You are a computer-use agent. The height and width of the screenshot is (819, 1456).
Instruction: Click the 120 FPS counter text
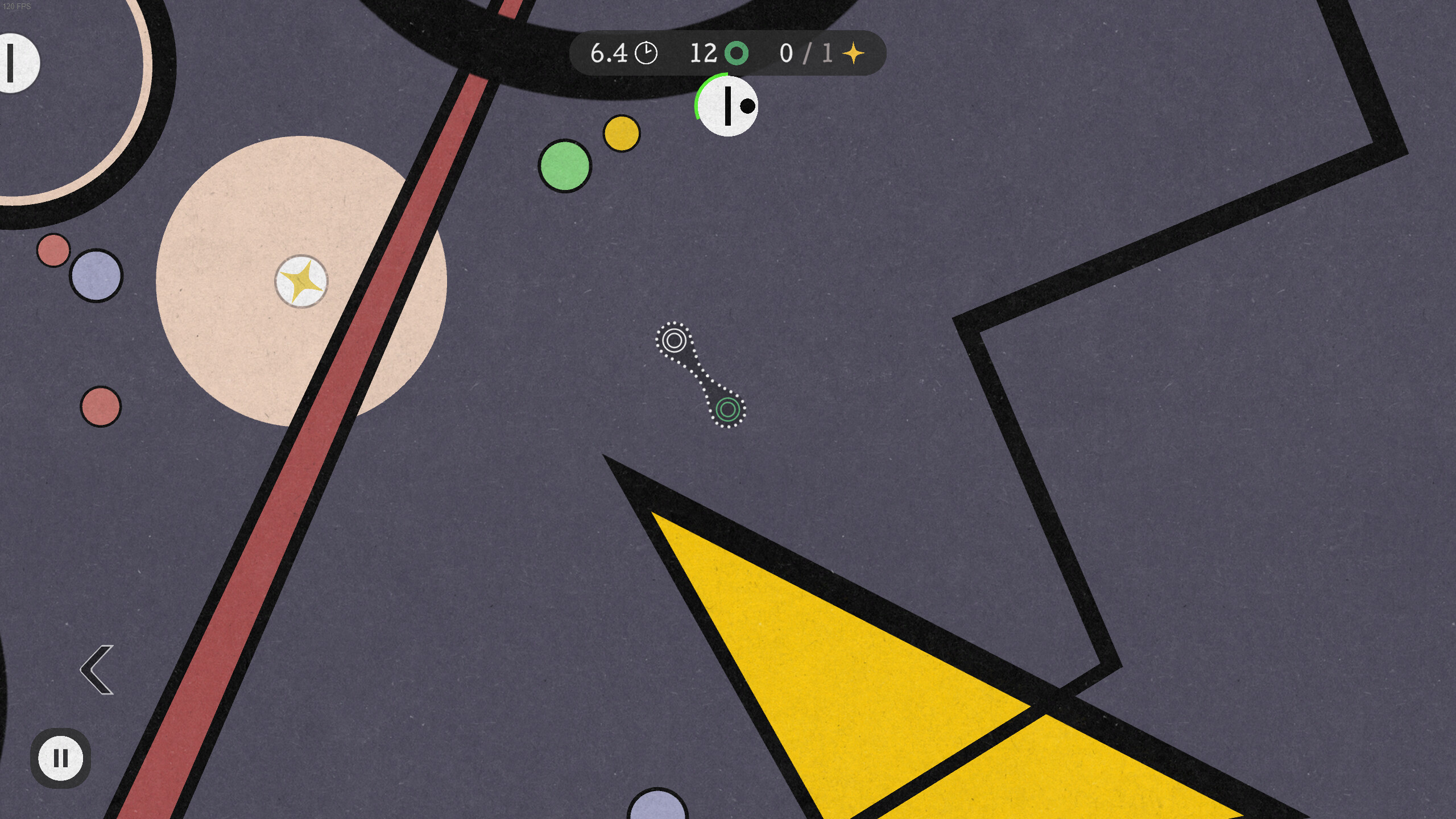[x=18, y=7]
